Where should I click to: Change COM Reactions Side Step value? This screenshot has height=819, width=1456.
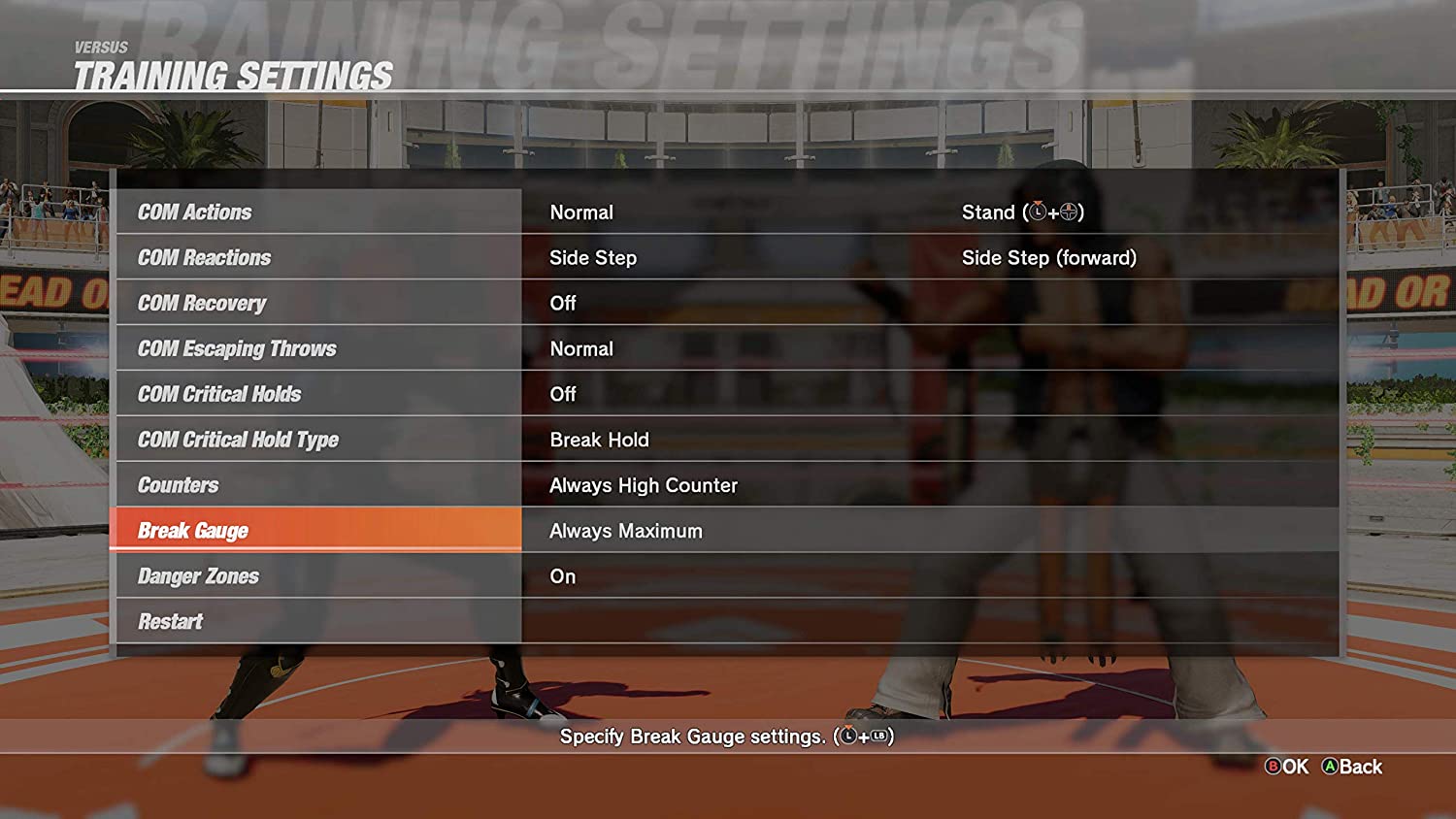coord(593,257)
